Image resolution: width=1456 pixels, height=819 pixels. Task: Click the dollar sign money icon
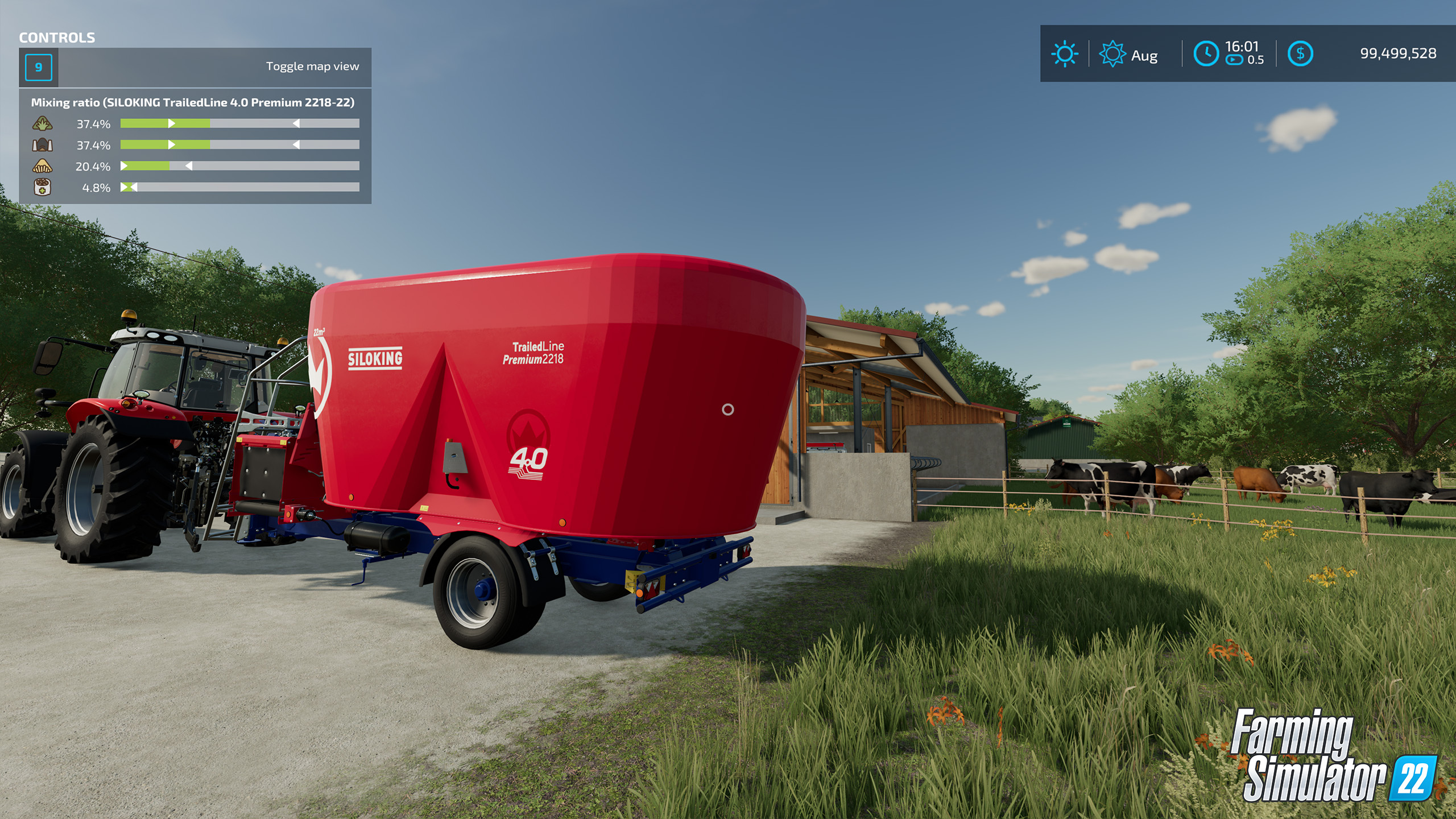[1300, 54]
